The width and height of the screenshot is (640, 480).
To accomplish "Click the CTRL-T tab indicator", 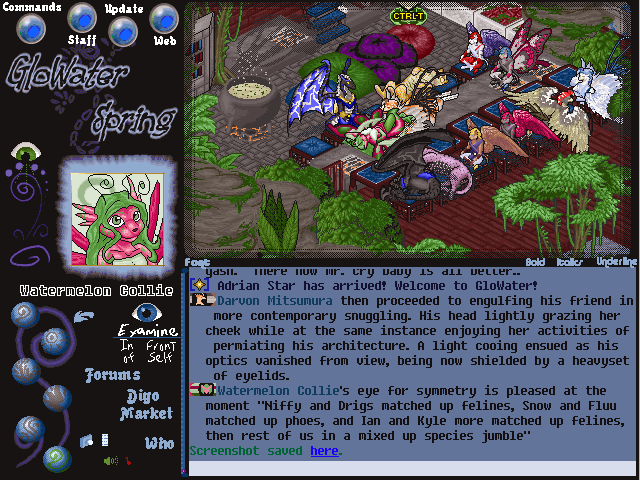I will click(x=408, y=16).
